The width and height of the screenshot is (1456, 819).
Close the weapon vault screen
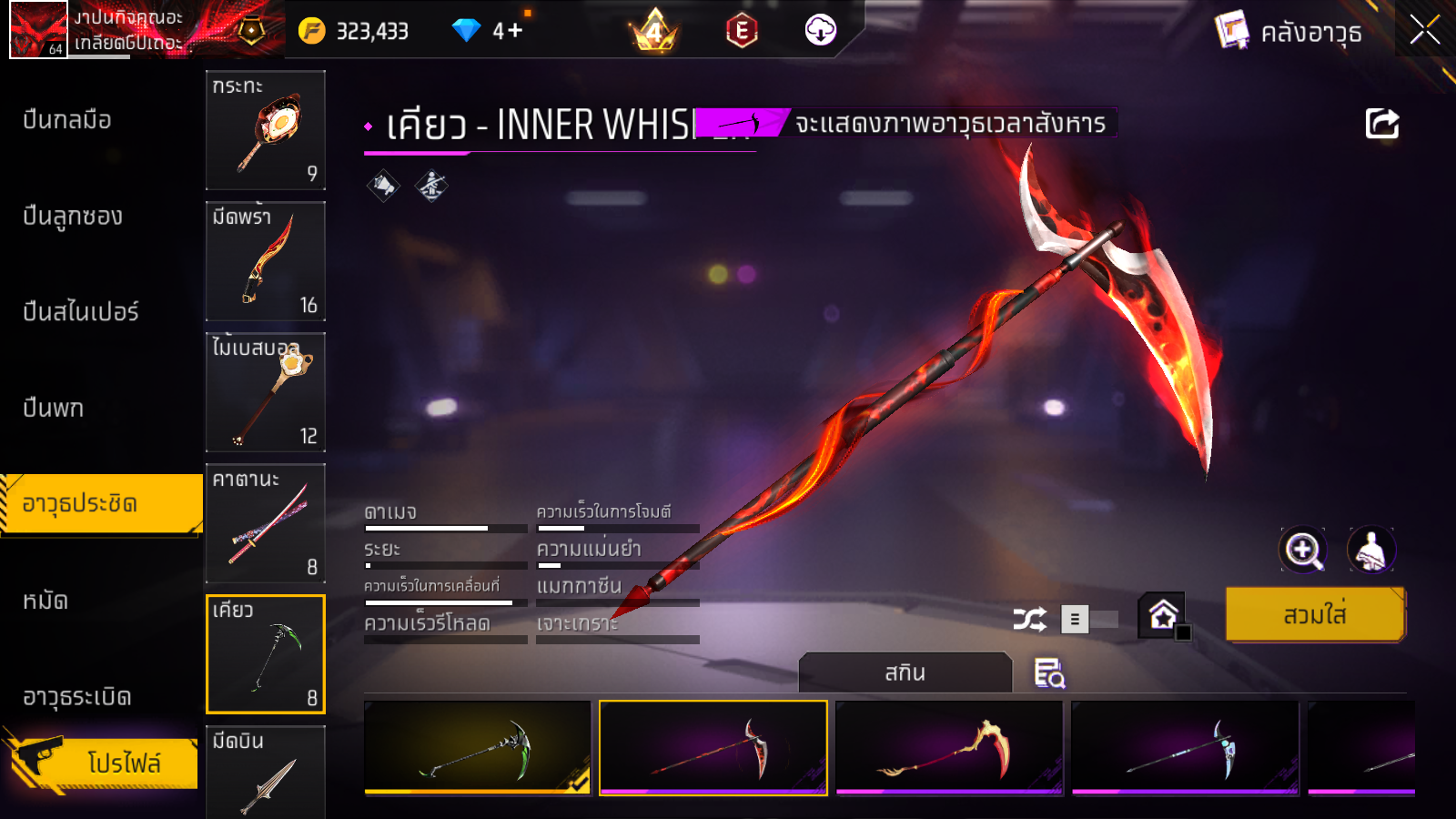coord(1424,30)
